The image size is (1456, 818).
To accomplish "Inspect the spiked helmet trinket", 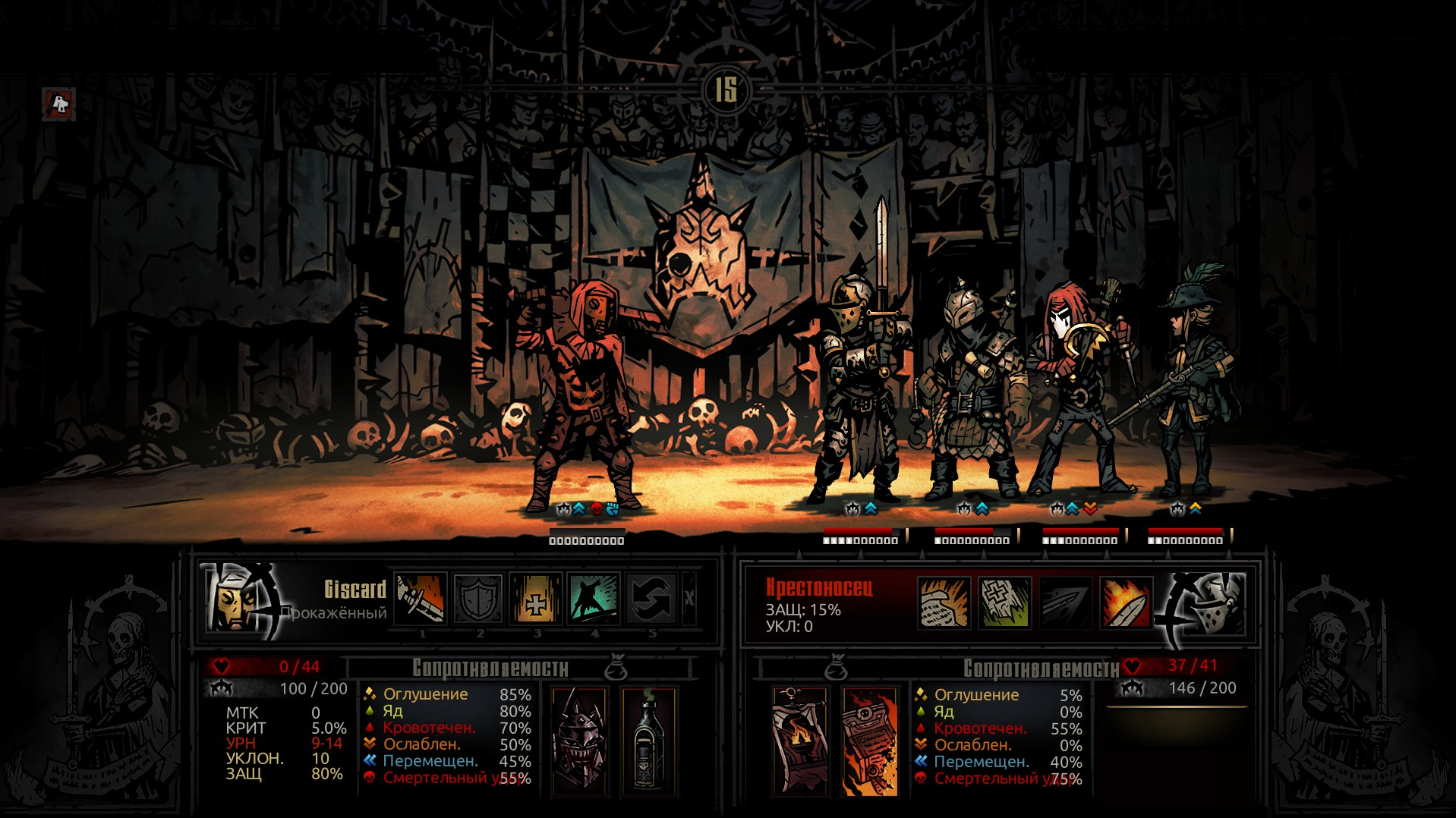I will click(x=579, y=741).
